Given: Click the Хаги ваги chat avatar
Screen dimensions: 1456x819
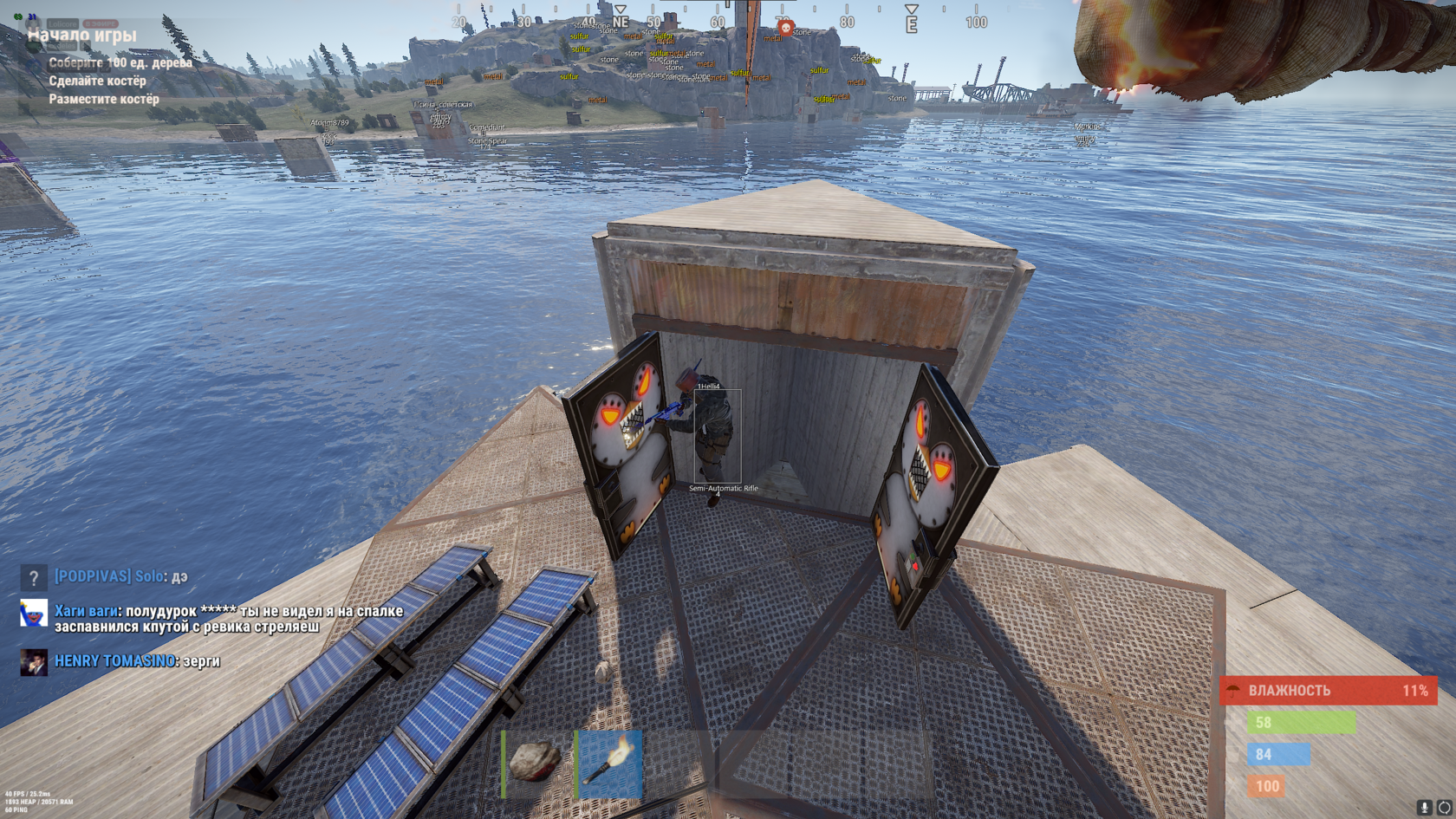Looking at the screenshot, I should pyautogui.click(x=34, y=613).
